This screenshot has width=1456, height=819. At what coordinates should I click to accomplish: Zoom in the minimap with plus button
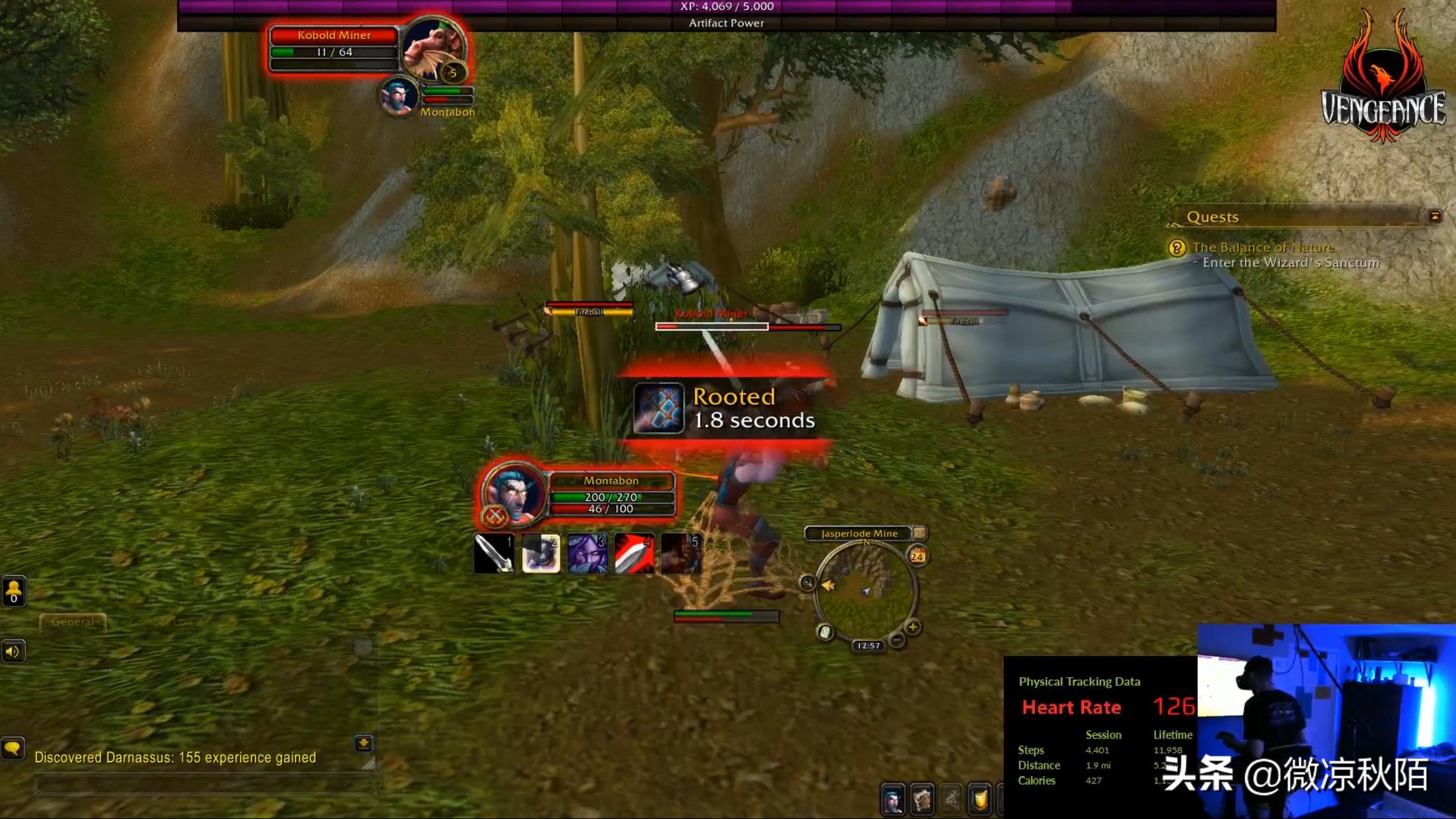click(913, 627)
